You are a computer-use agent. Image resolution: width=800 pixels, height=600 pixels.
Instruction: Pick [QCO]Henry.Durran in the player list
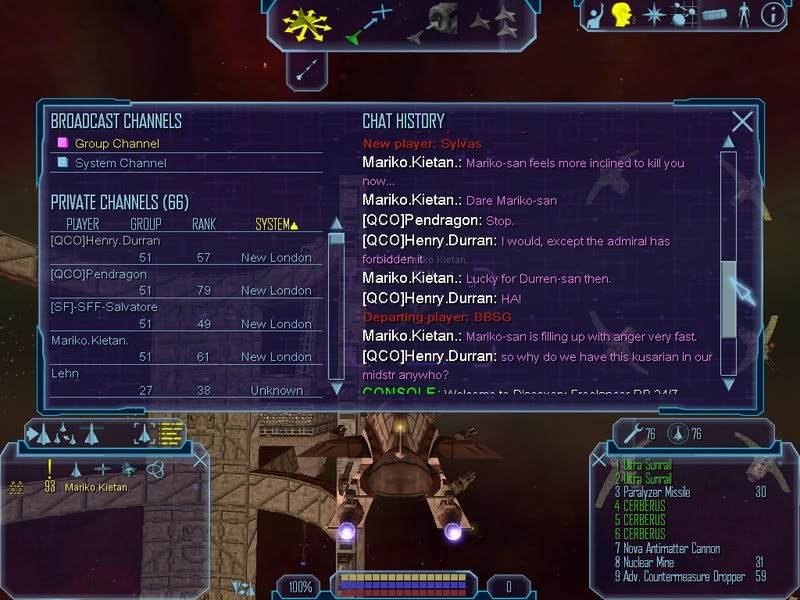(105, 241)
